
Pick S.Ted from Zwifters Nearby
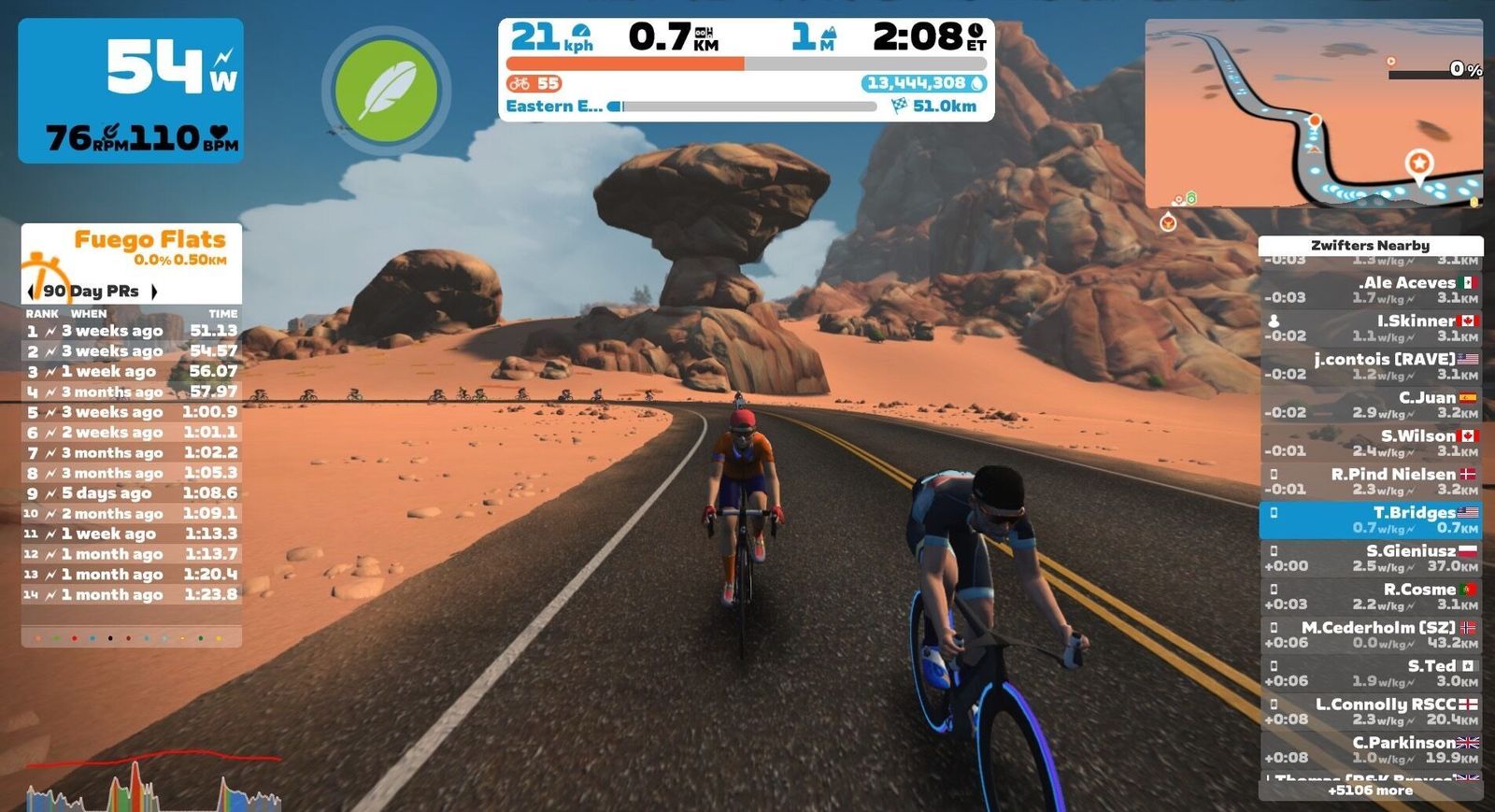point(1370,673)
